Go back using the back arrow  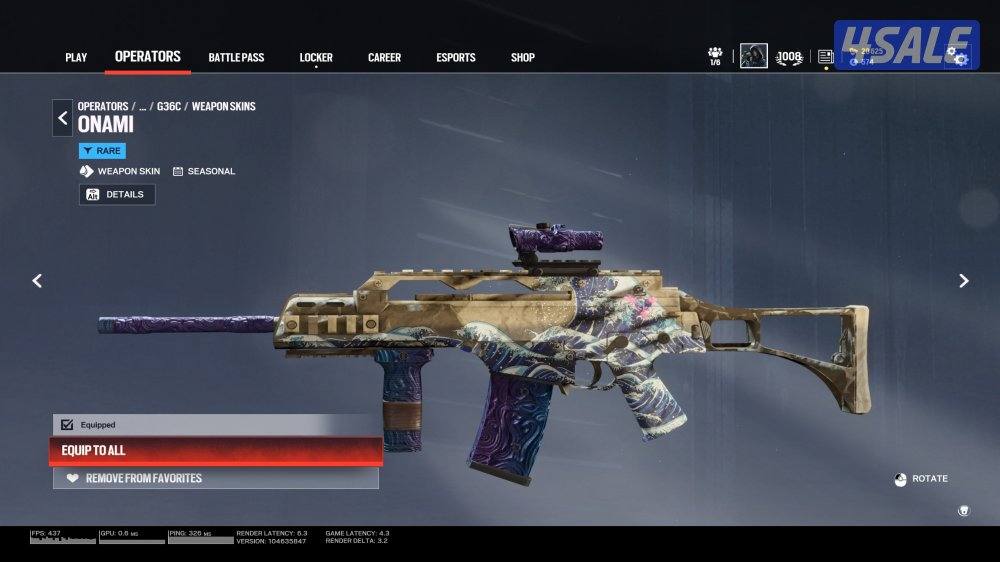pyautogui.click(x=62, y=118)
